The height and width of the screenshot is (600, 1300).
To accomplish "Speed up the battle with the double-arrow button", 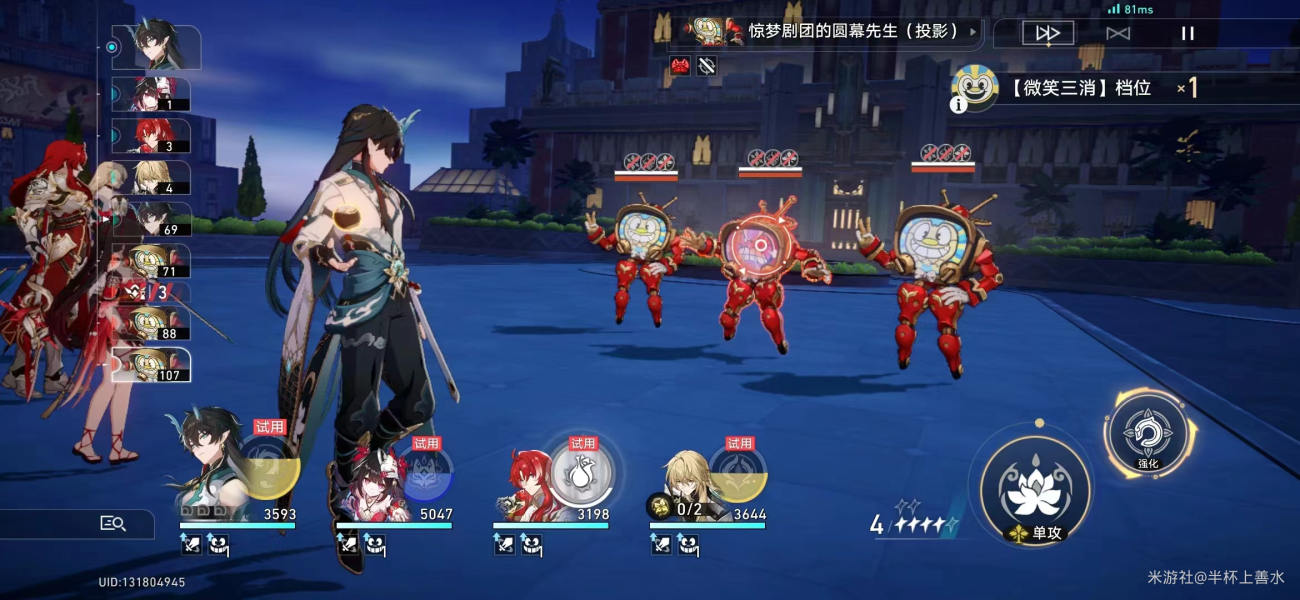I will 1047,33.
